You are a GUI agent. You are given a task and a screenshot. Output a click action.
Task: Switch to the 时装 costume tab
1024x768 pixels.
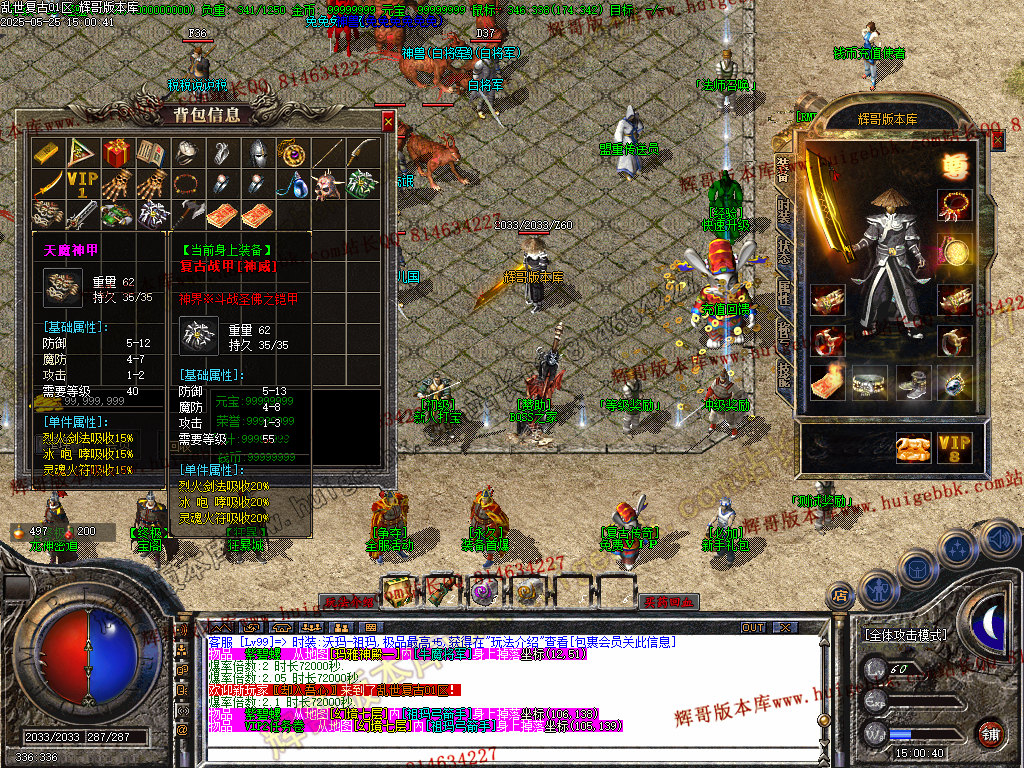click(x=783, y=212)
